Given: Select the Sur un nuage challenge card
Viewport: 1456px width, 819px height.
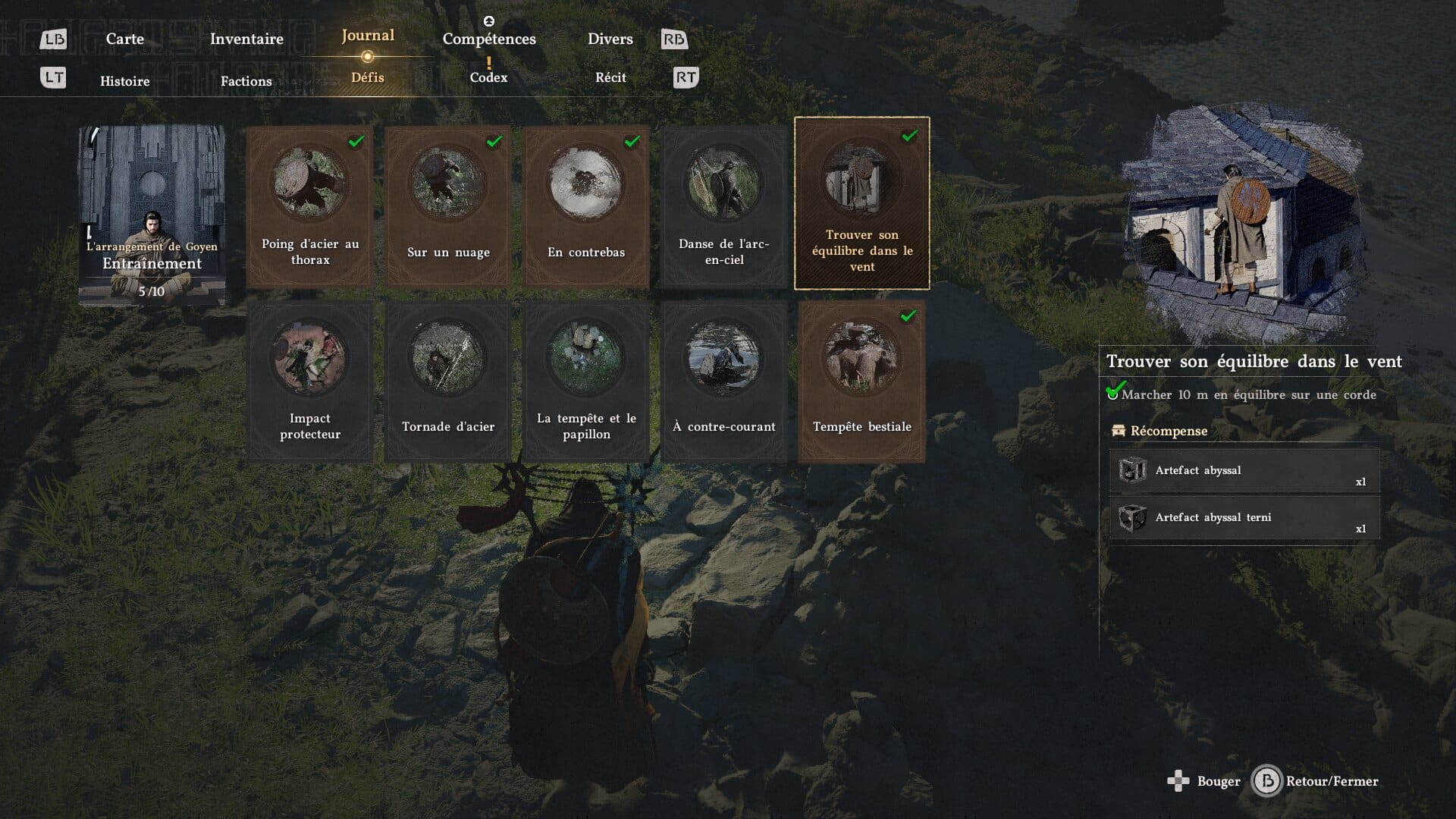Looking at the screenshot, I should 448,206.
